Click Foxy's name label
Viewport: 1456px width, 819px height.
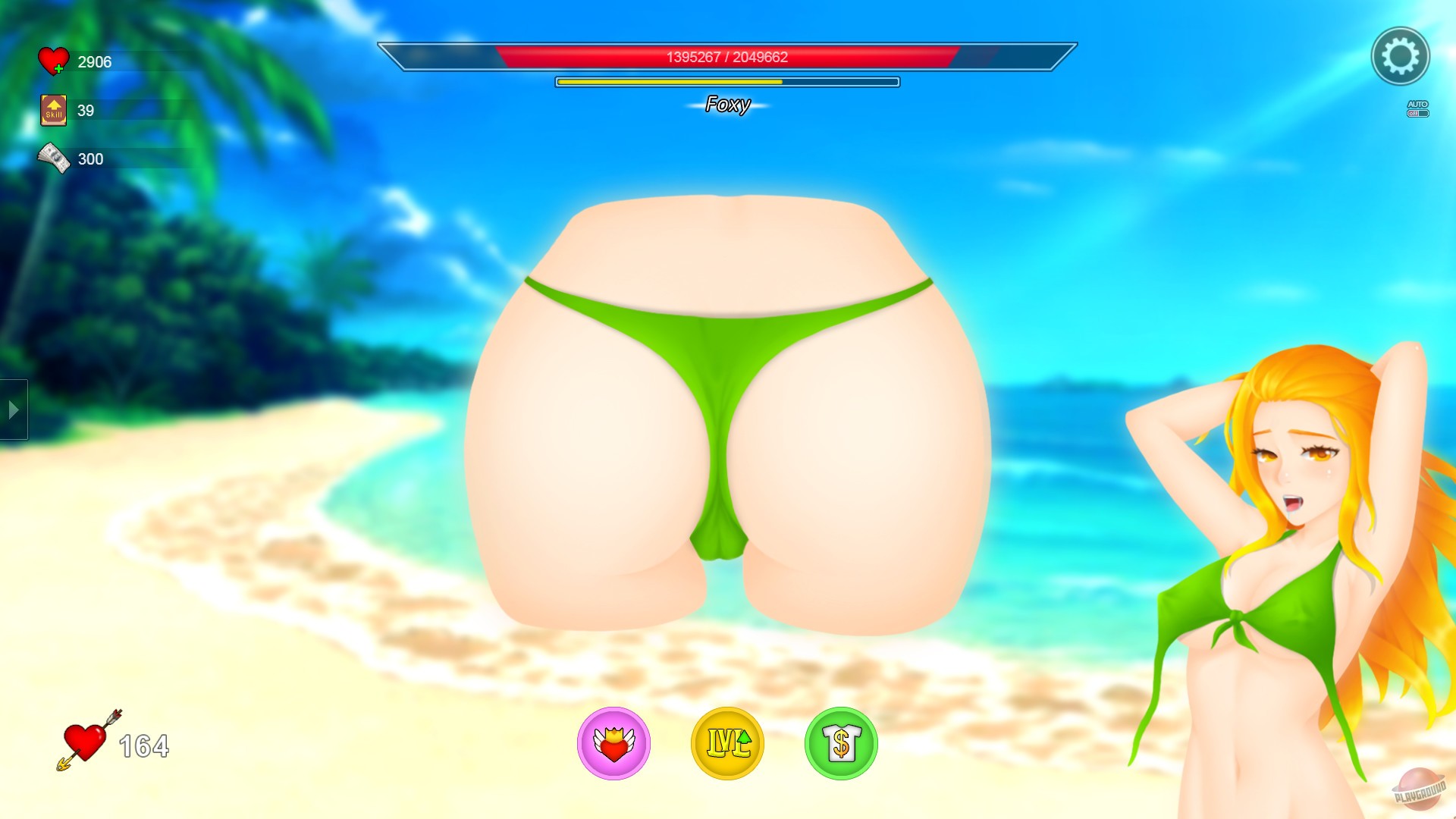[726, 103]
